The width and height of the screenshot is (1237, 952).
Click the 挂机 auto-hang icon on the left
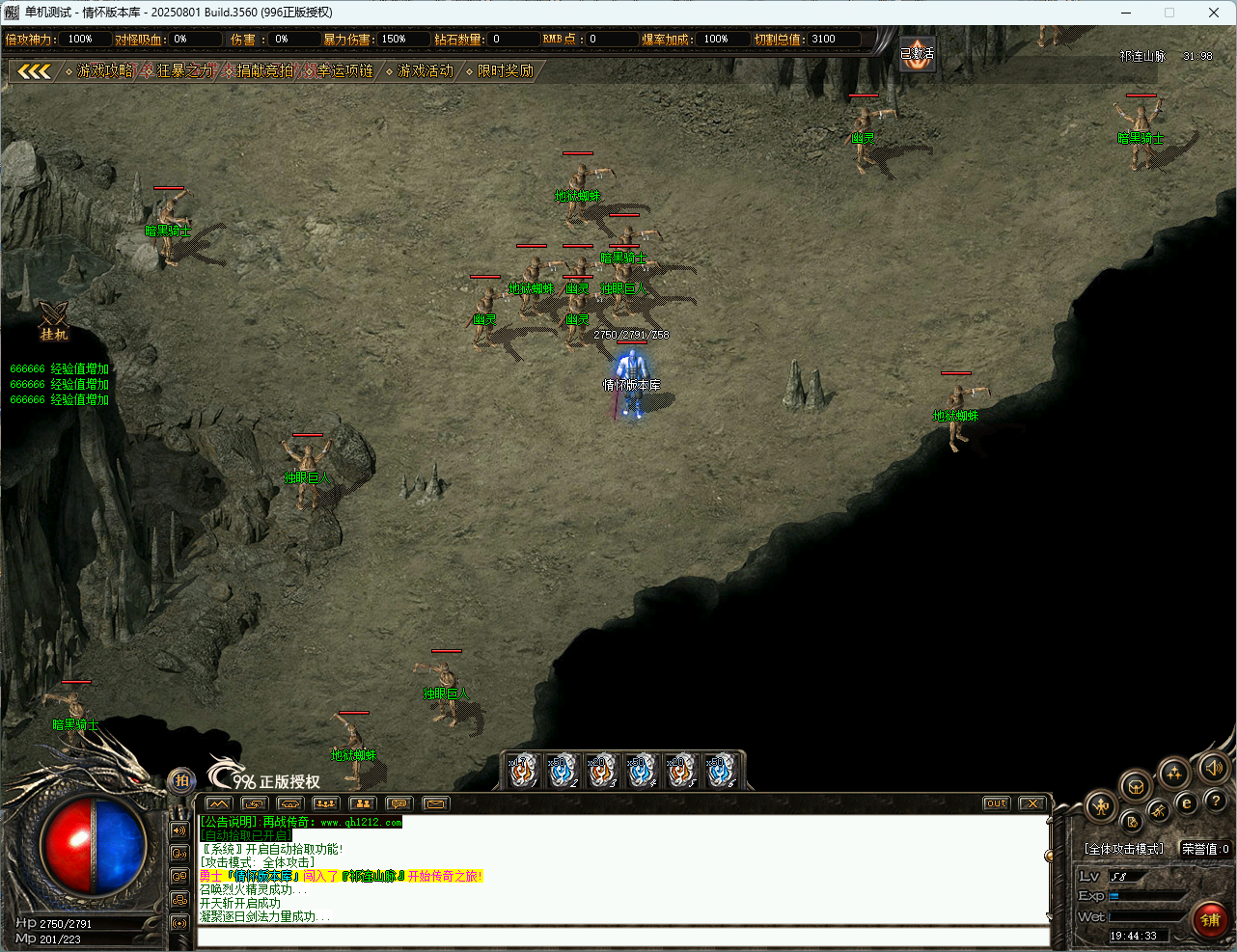pos(53,323)
